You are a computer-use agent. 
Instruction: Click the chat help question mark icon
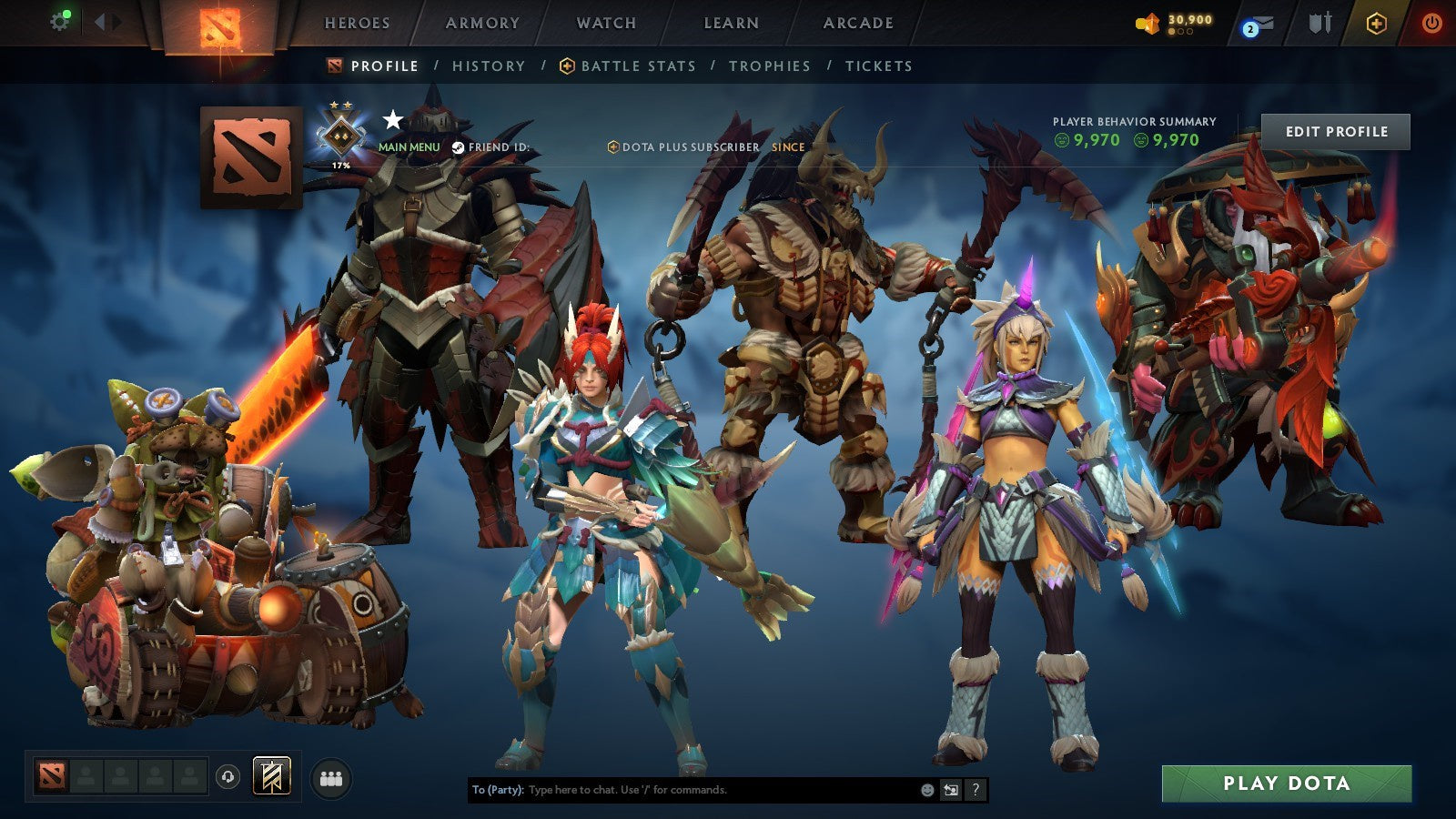pyautogui.click(x=976, y=790)
